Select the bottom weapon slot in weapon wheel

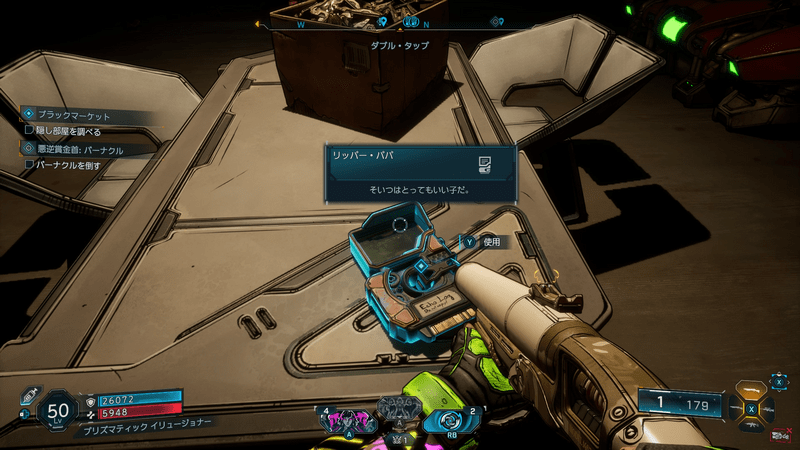[x=753, y=423]
